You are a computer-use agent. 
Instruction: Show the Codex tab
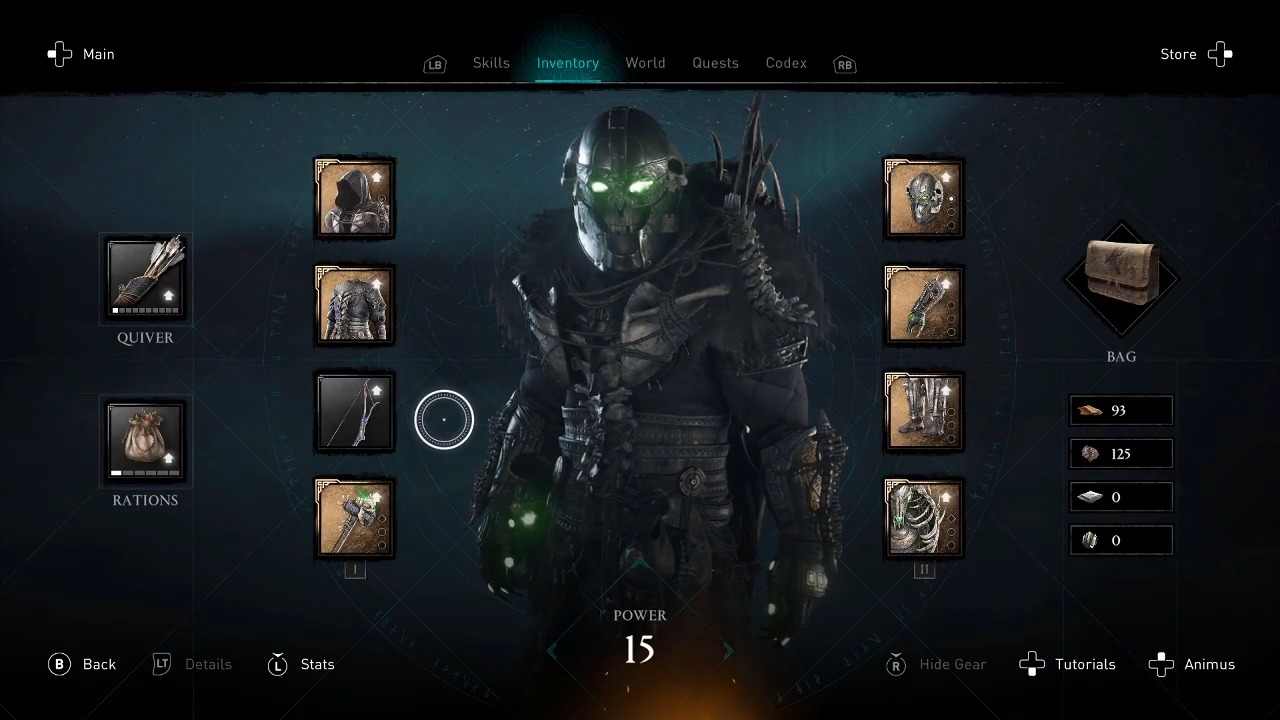pos(786,63)
